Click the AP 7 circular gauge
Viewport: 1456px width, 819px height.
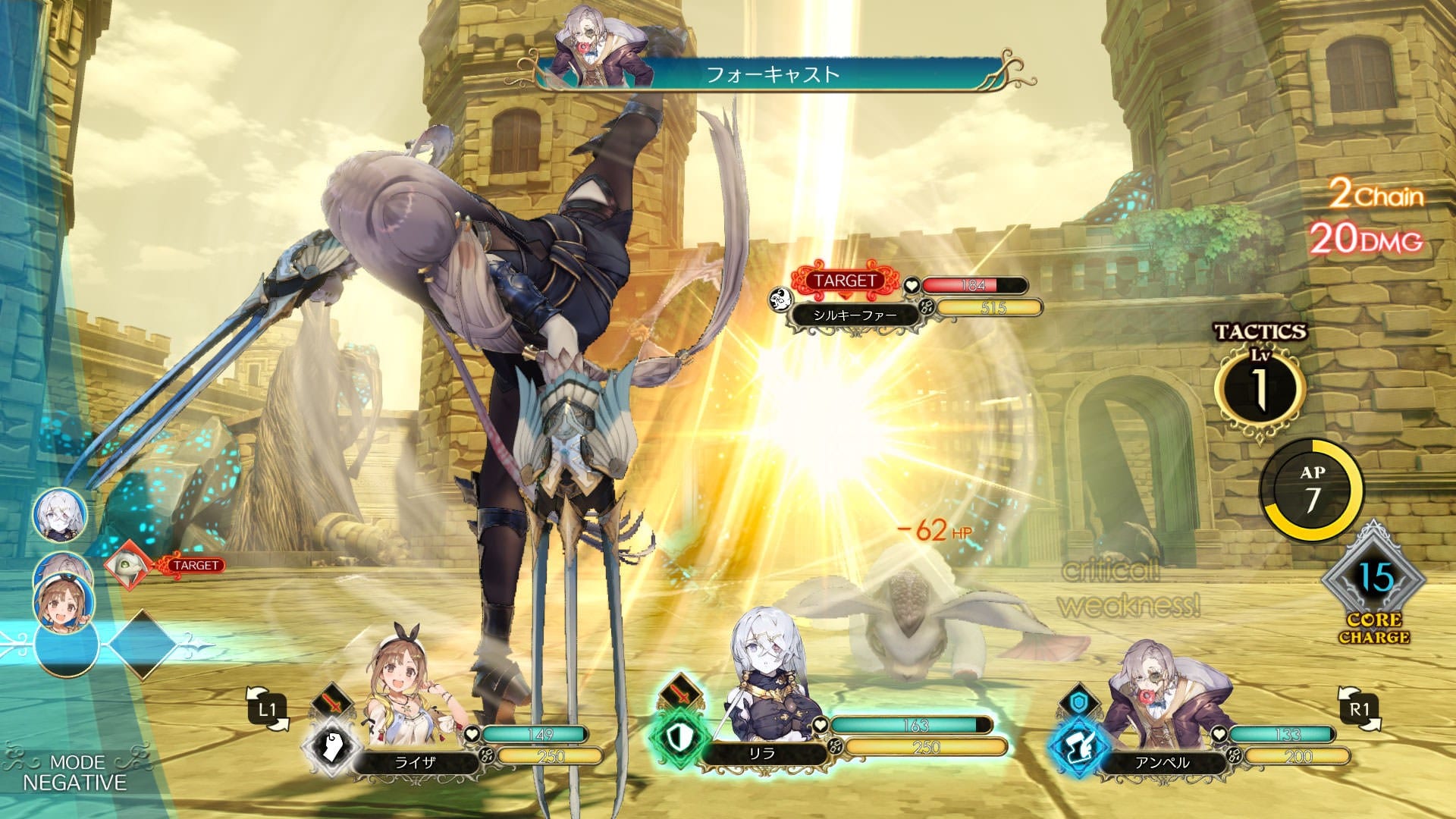1312,490
